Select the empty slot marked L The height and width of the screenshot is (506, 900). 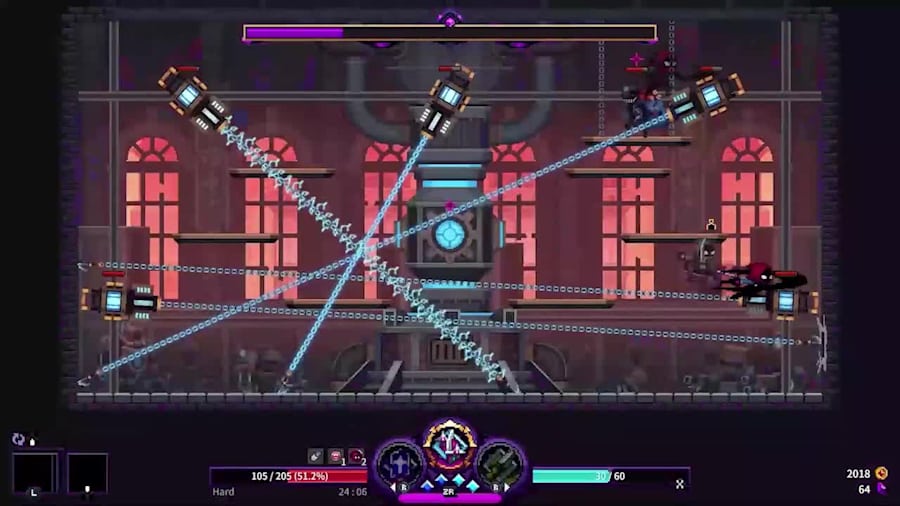point(34,473)
